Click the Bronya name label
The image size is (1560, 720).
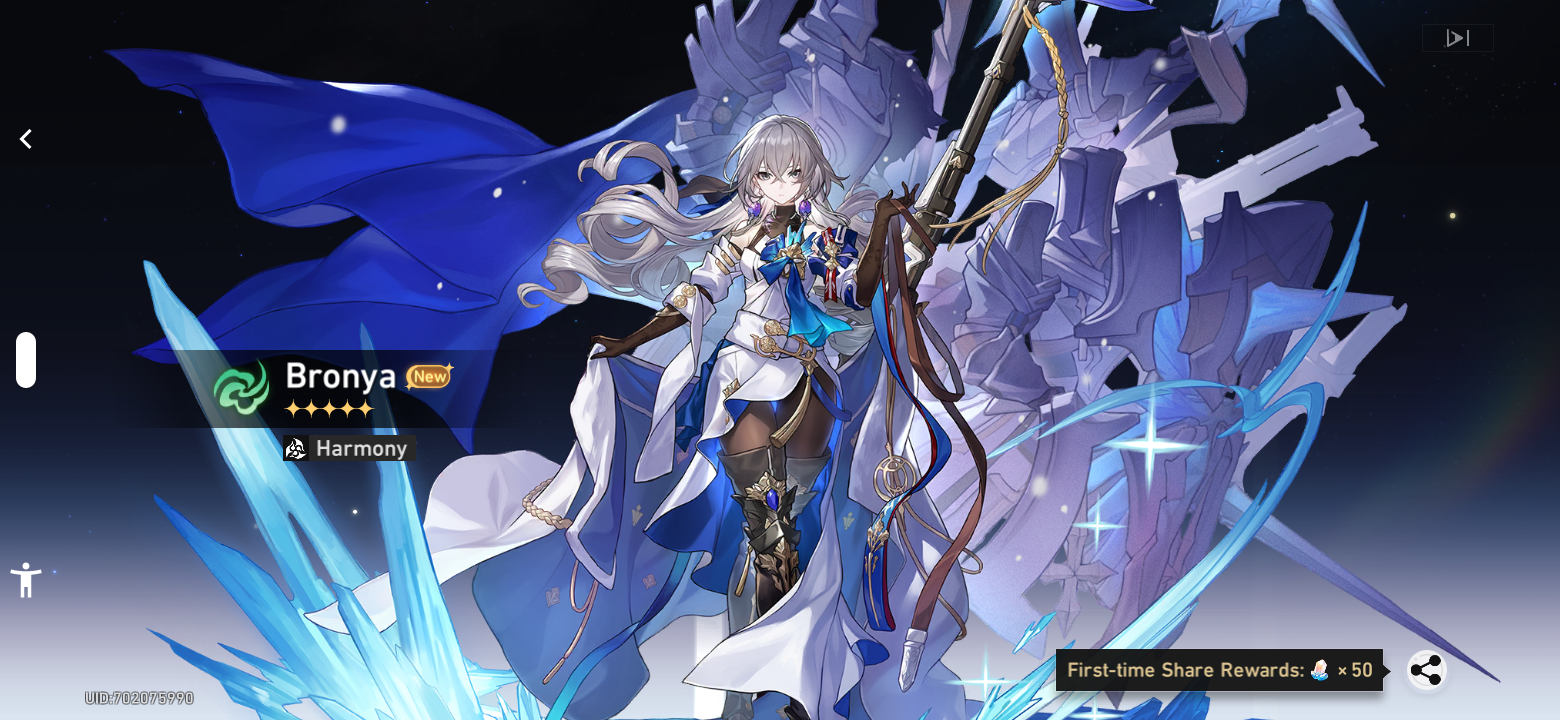pos(341,377)
